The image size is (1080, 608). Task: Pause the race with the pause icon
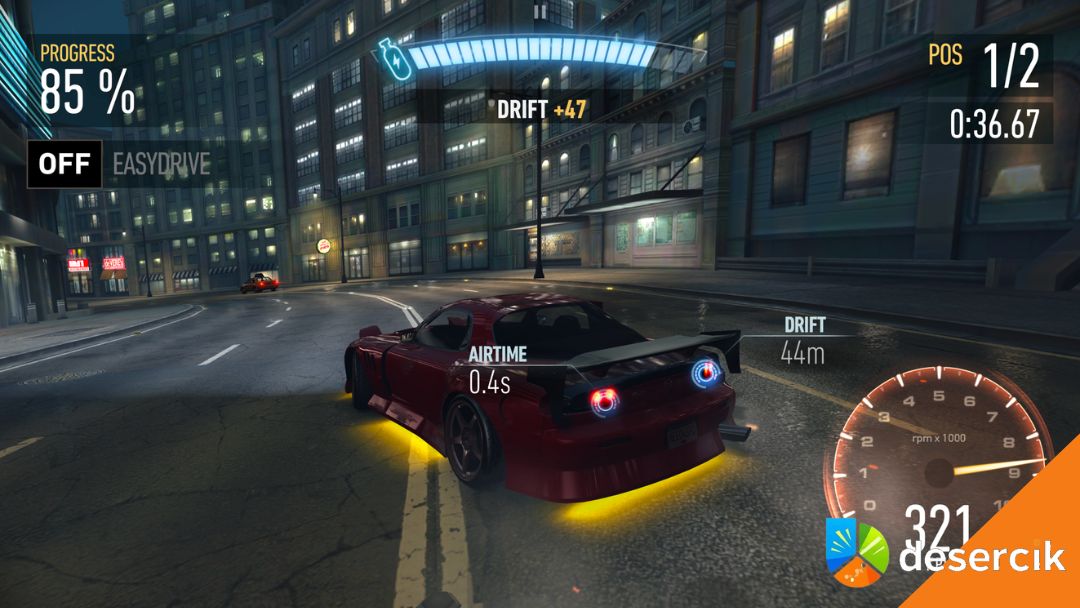[540, 11]
